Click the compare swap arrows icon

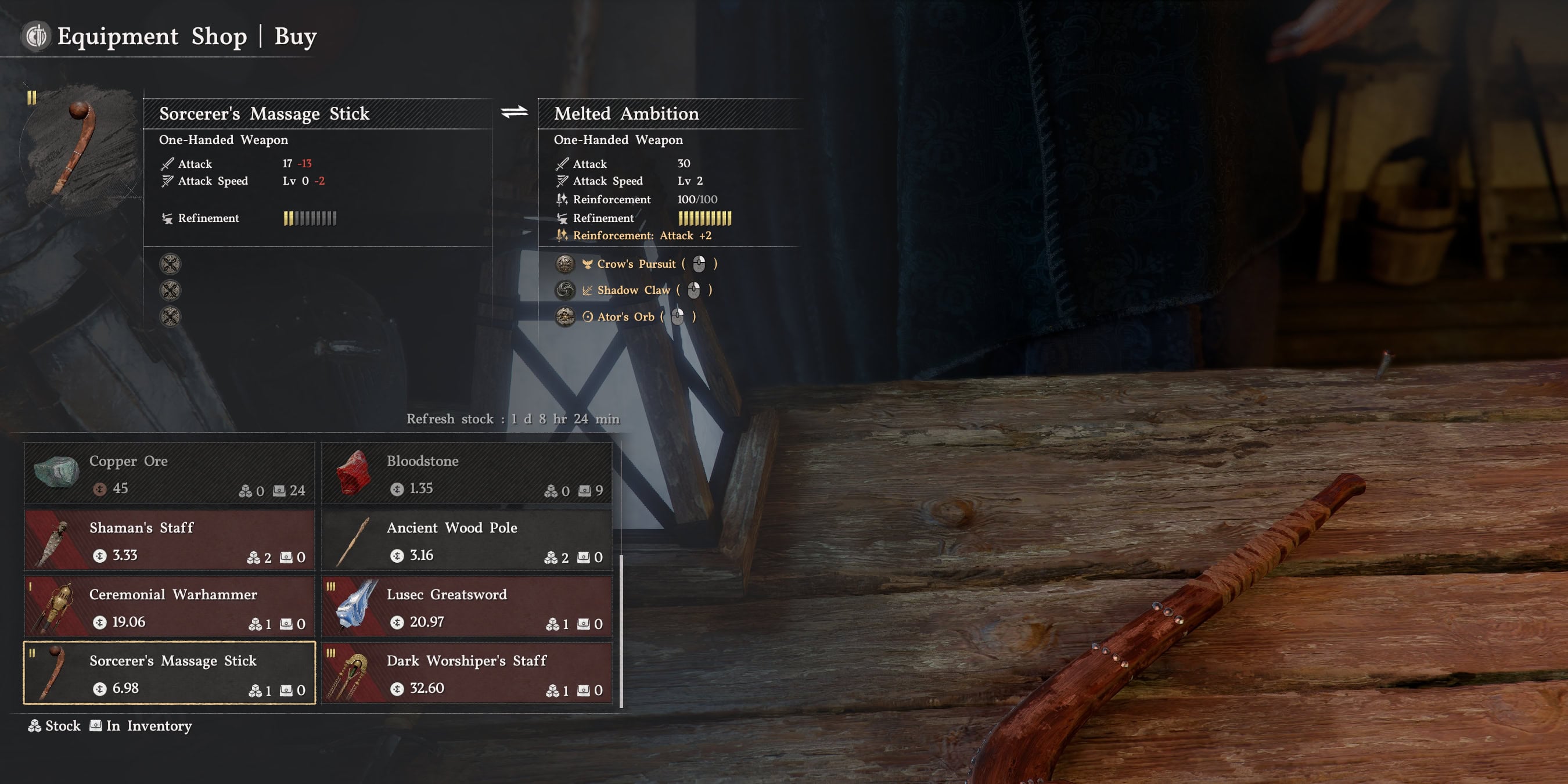515,112
